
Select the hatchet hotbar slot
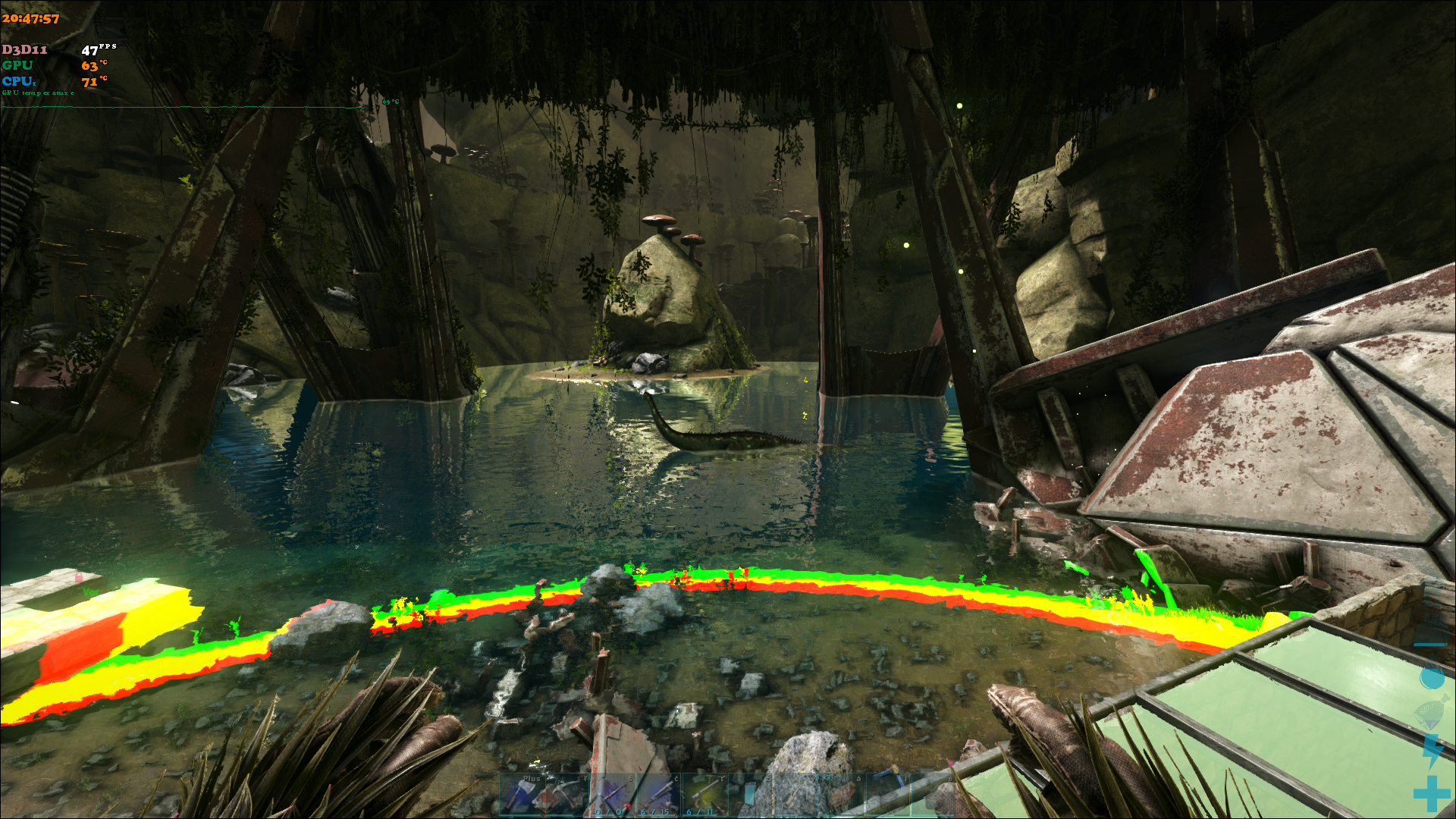click(522, 795)
